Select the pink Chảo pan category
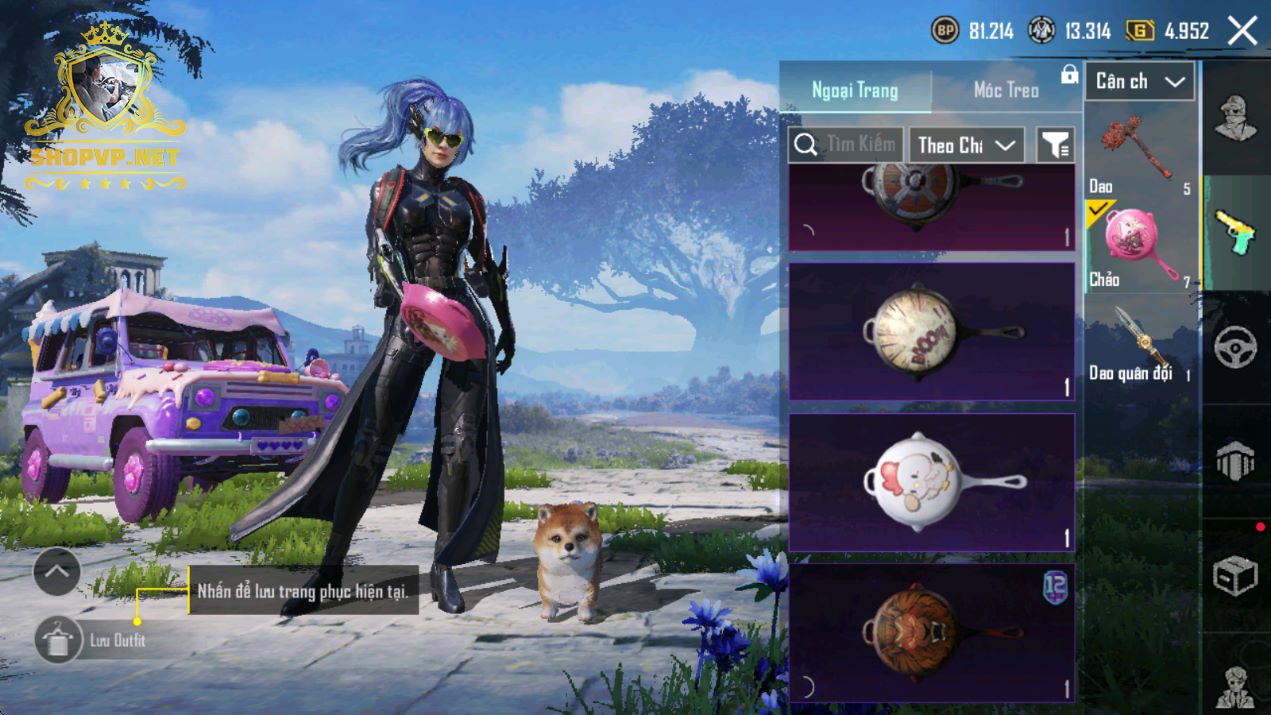The height and width of the screenshot is (715, 1271). [1140, 246]
